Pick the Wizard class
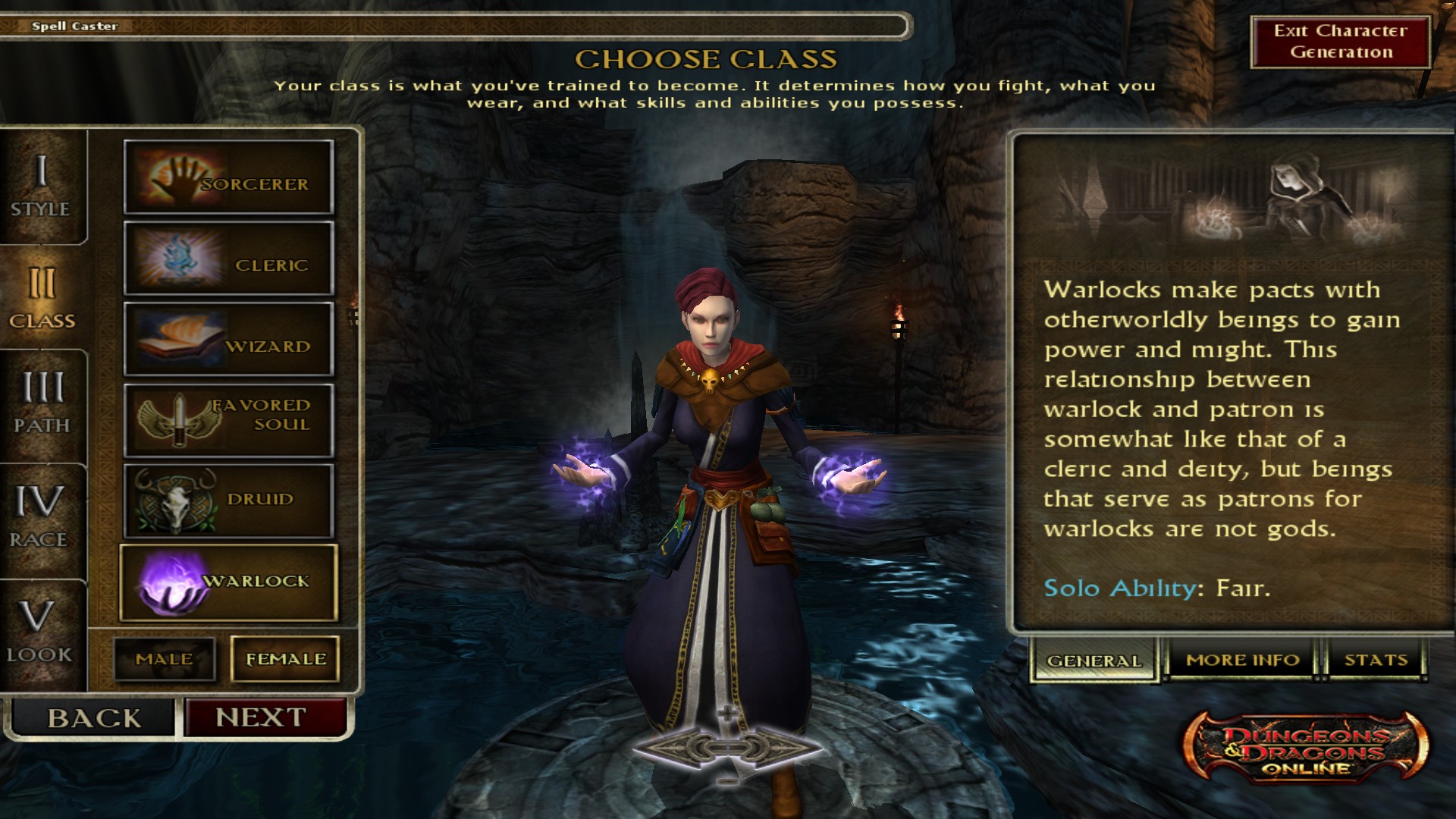 (x=228, y=340)
